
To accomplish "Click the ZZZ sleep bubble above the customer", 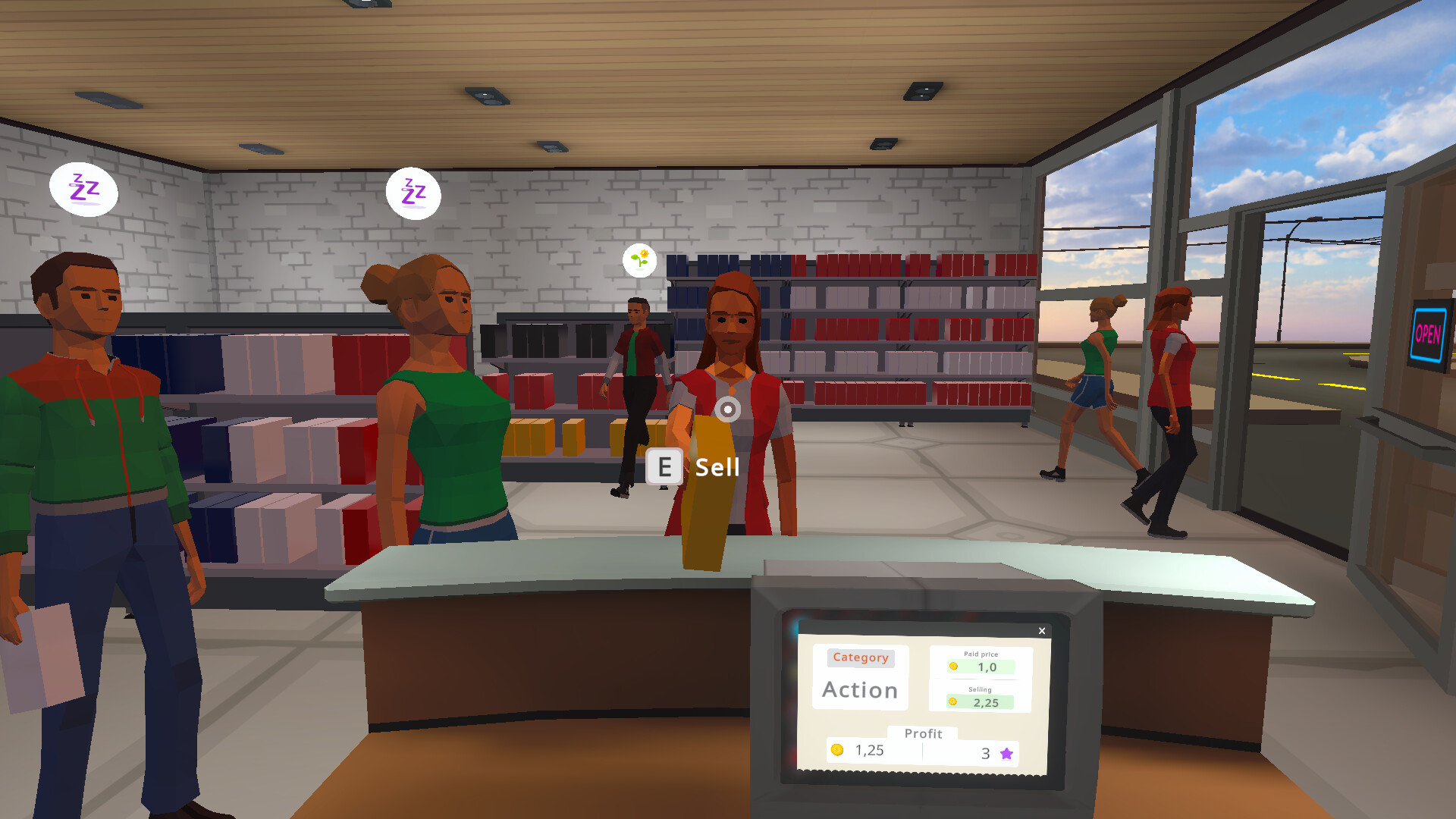I will click(413, 193).
